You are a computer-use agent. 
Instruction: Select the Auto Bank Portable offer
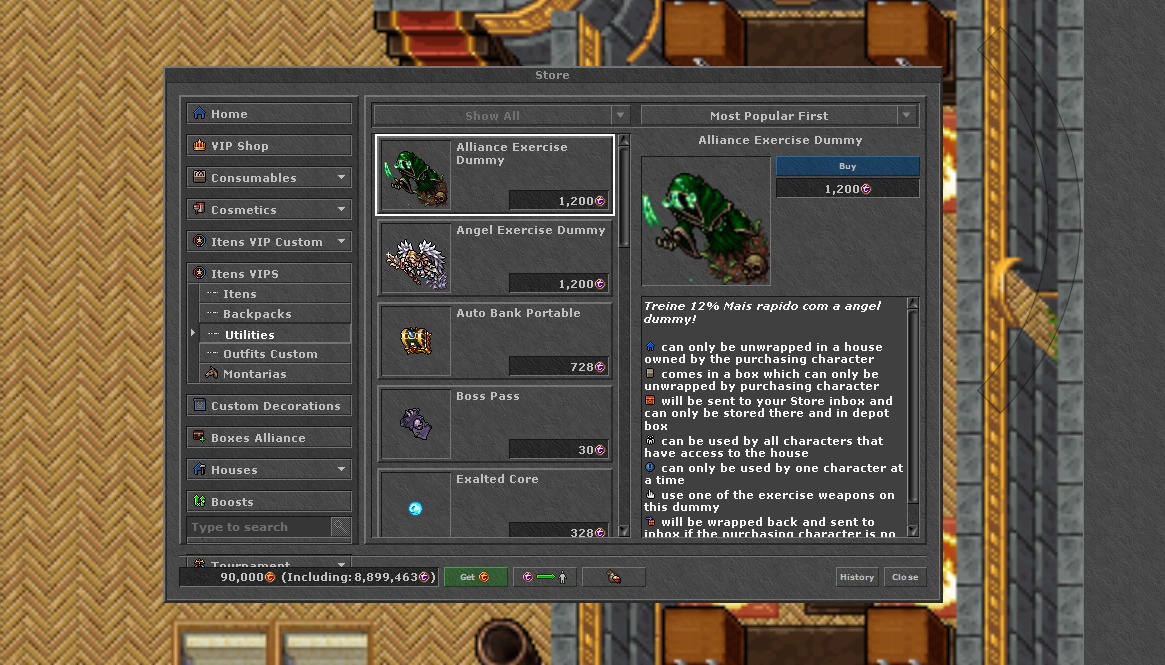[x=495, y=341]
